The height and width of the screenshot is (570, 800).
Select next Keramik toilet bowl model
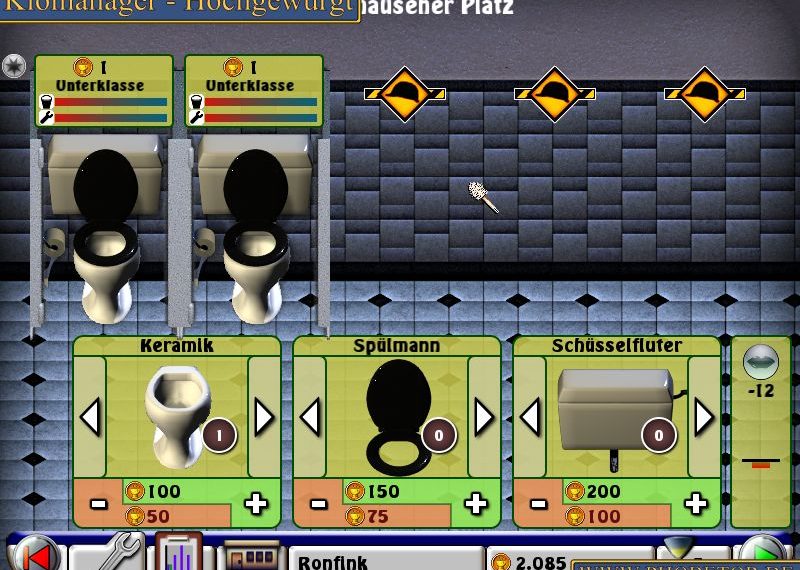[264, 416]
